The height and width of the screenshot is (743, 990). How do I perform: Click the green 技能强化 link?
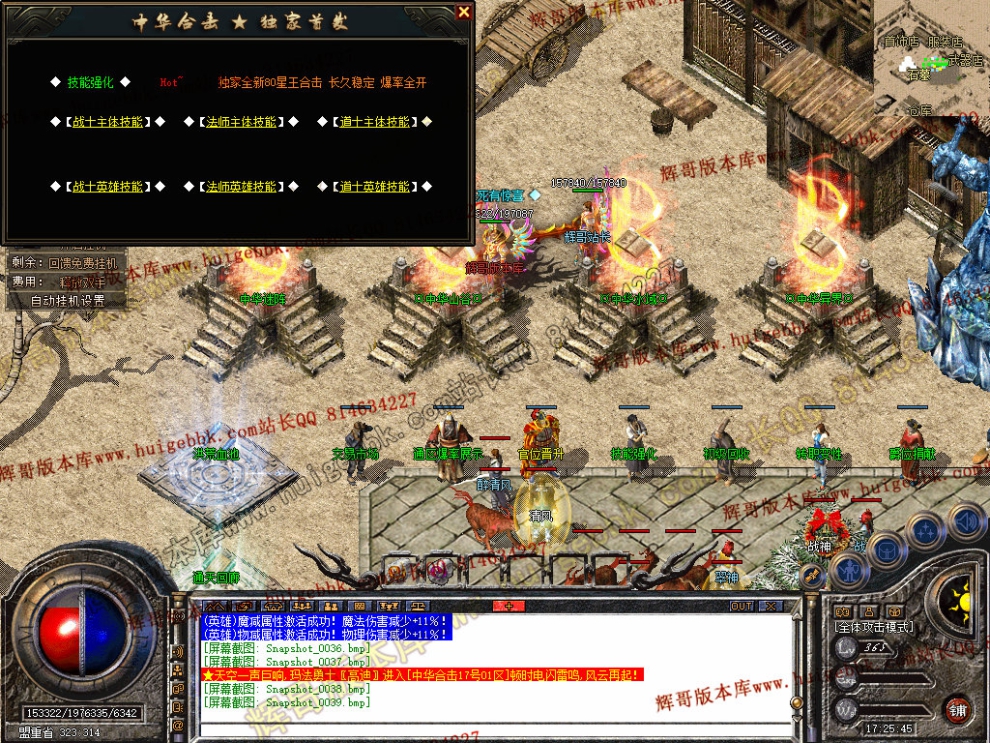pyautogui.click(x=90, y=83)
